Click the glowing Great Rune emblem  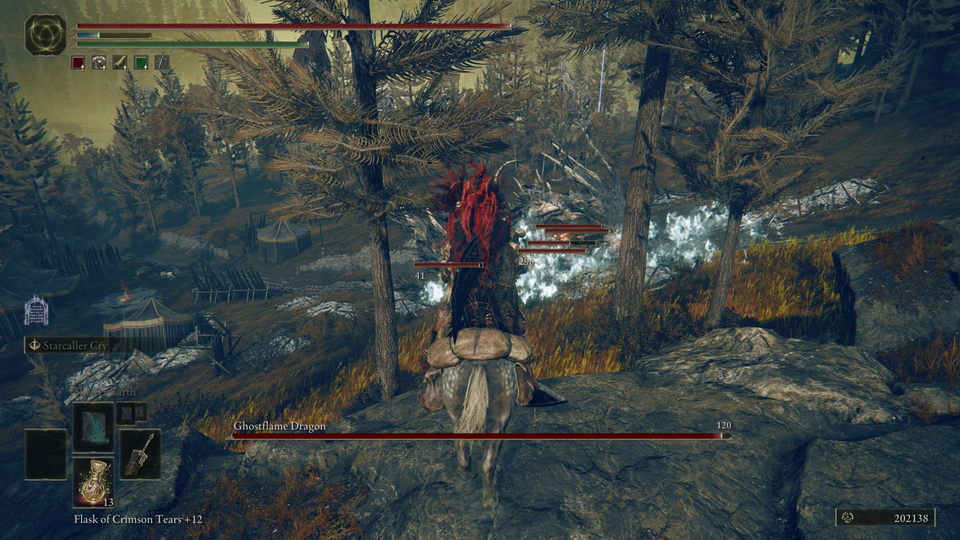pos(45,34)
